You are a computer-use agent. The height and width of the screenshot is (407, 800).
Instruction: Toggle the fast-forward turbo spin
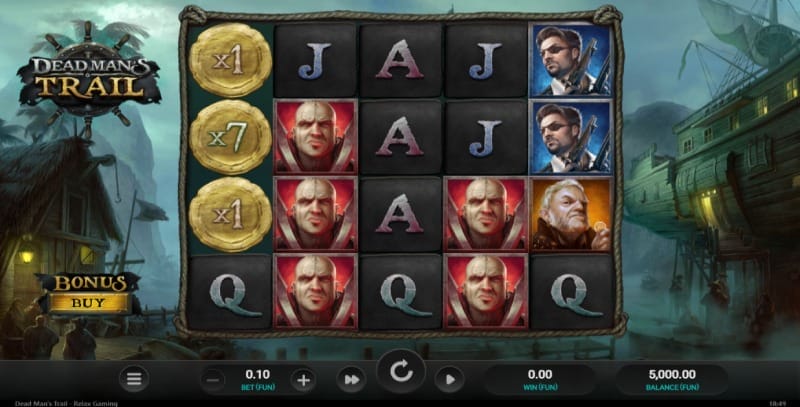(351, 379)
